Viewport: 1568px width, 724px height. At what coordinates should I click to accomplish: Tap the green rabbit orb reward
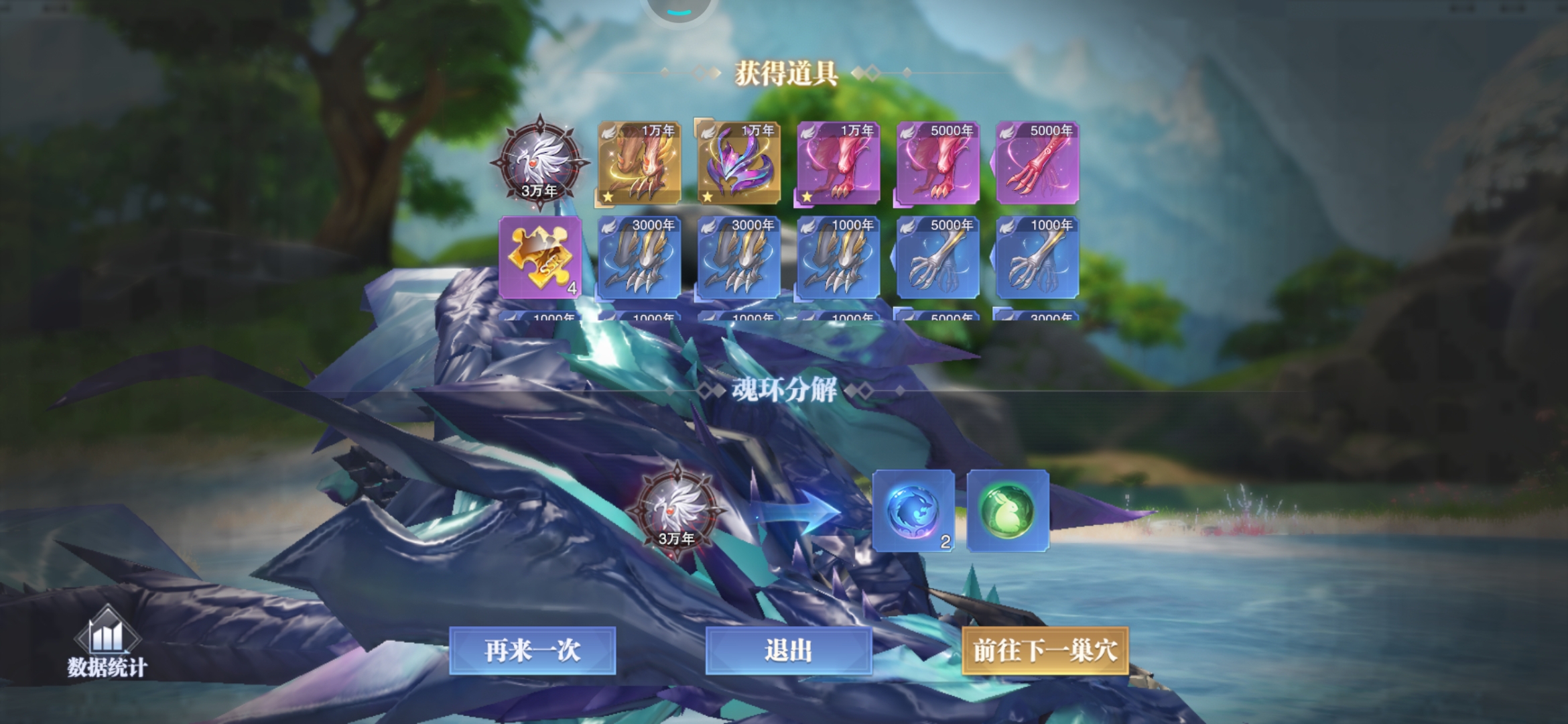coord(1008,511)
